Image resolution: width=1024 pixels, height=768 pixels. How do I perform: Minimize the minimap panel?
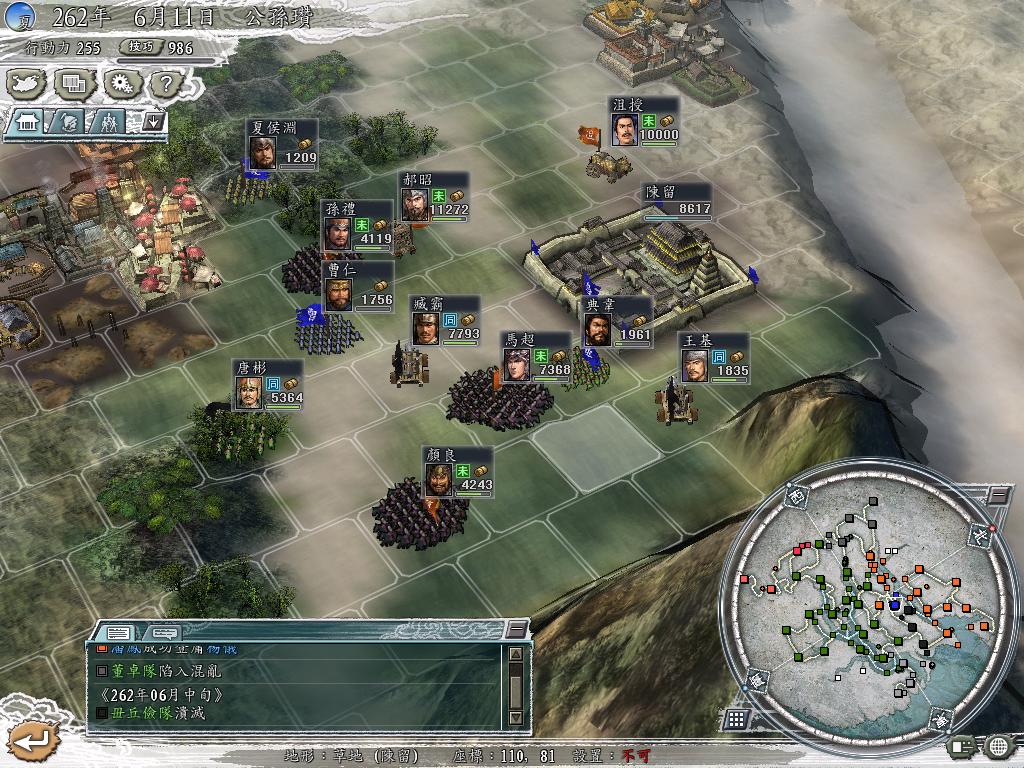pos(998,495)
